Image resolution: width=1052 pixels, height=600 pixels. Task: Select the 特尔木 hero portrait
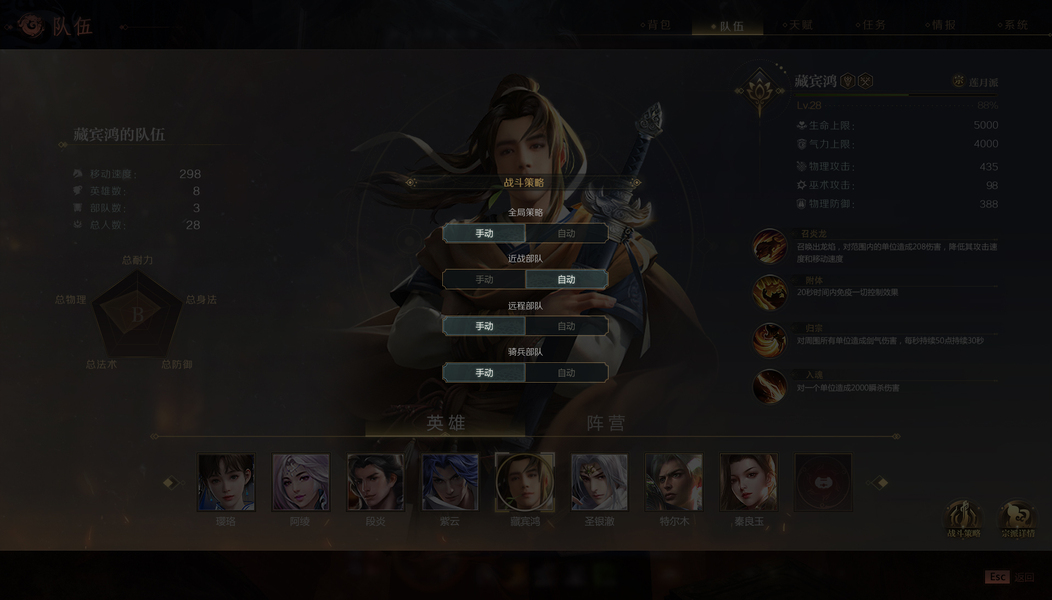pos(673,483)
